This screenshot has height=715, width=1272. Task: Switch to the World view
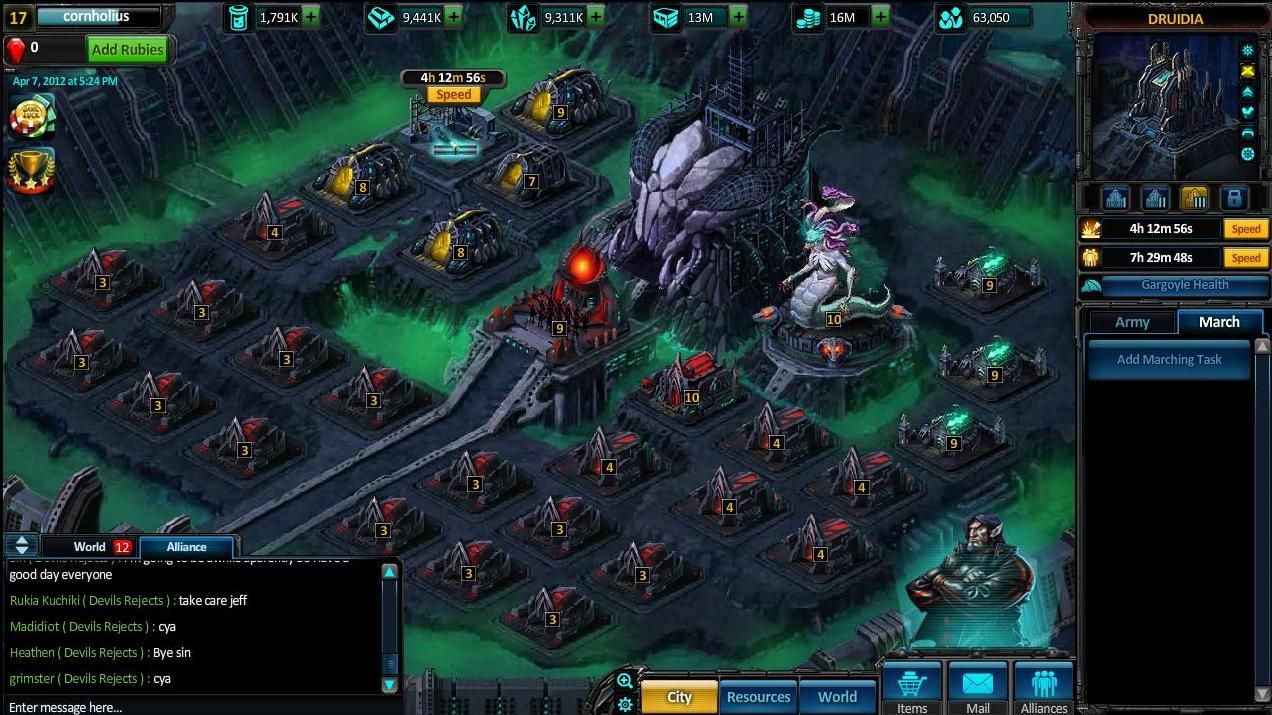pos(837,697)
